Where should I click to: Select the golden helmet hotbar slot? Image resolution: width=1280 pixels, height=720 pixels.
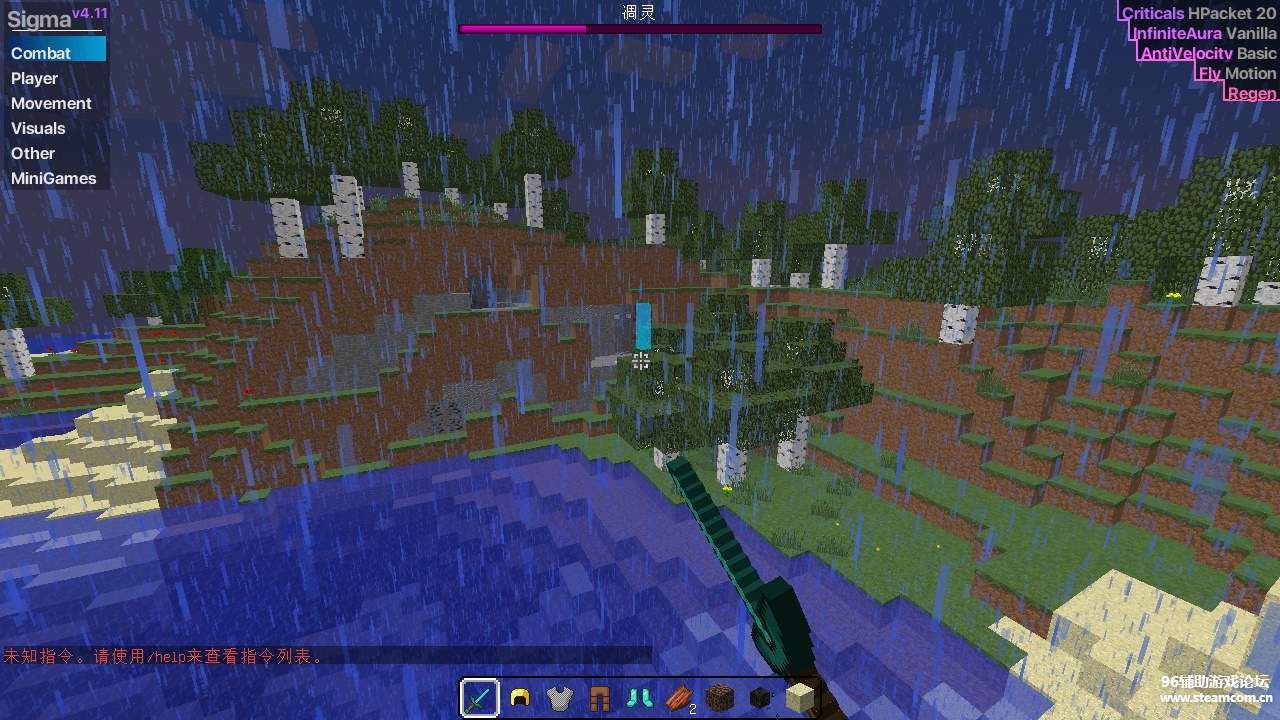coord(519,697)
